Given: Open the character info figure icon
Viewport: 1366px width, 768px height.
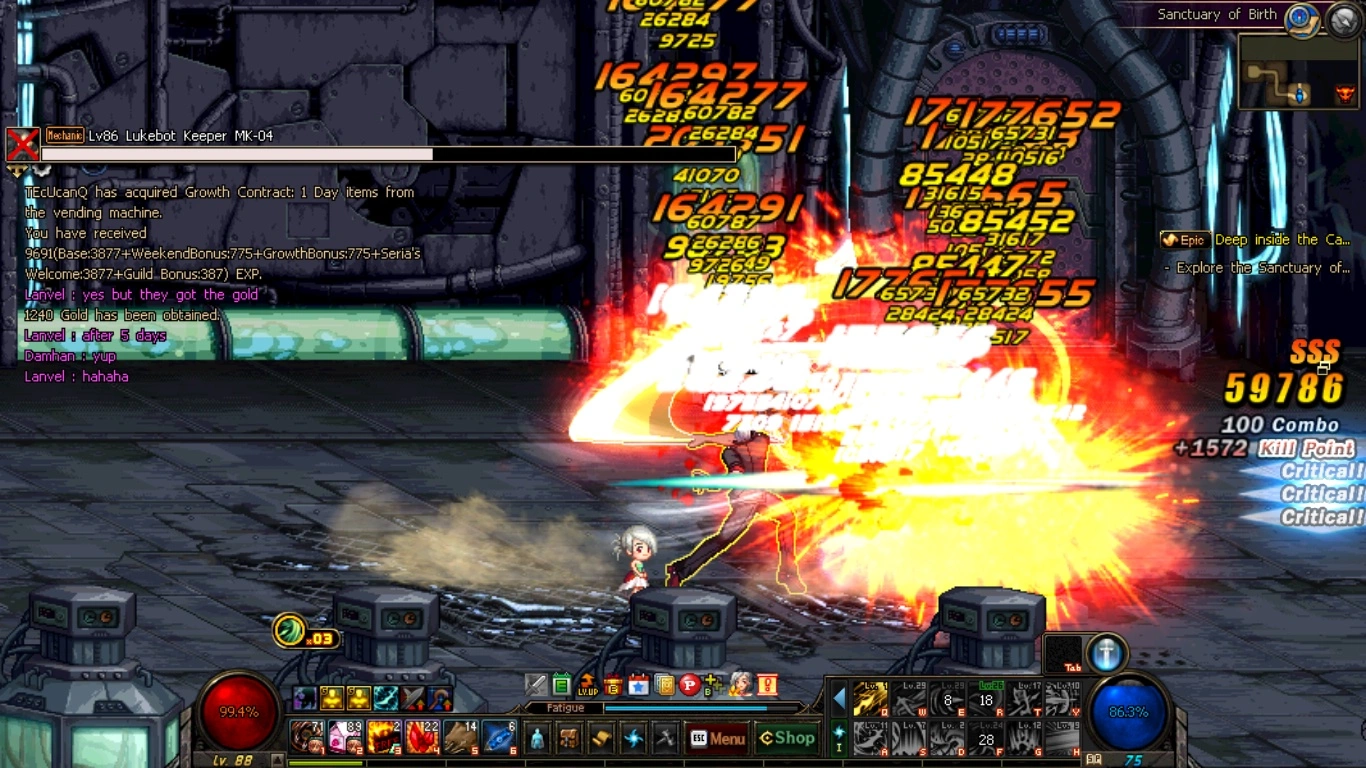Looking at the screenshot, I should [x=538, y=739].
